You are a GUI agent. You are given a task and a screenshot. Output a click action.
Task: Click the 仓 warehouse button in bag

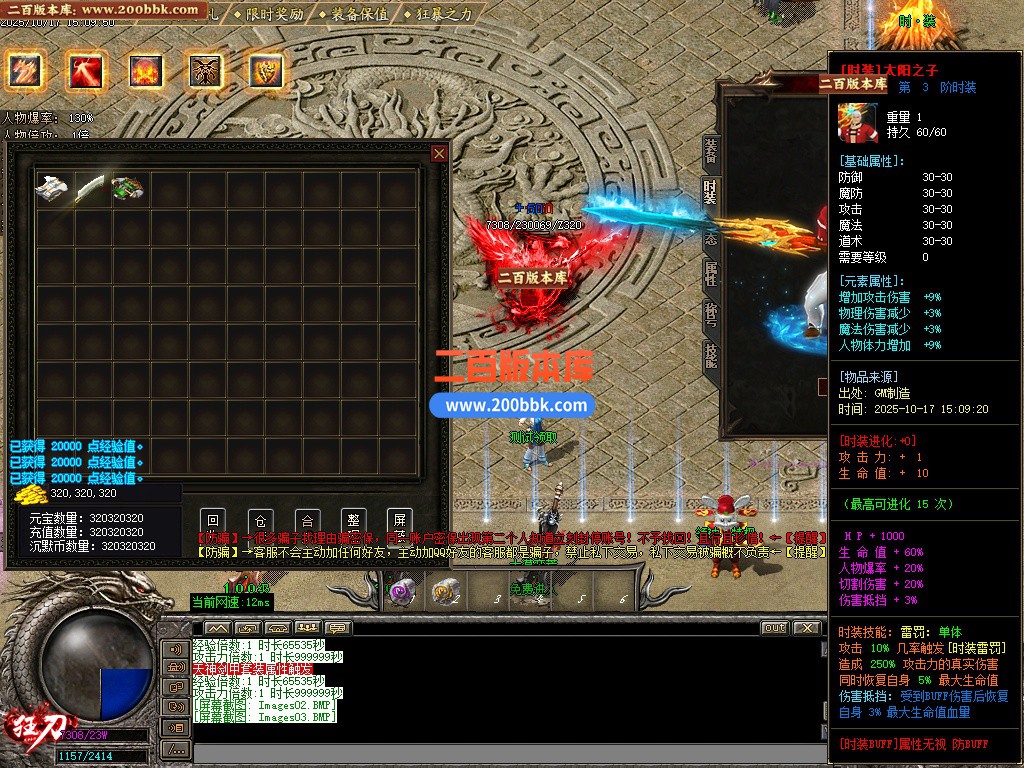(260, 520)
